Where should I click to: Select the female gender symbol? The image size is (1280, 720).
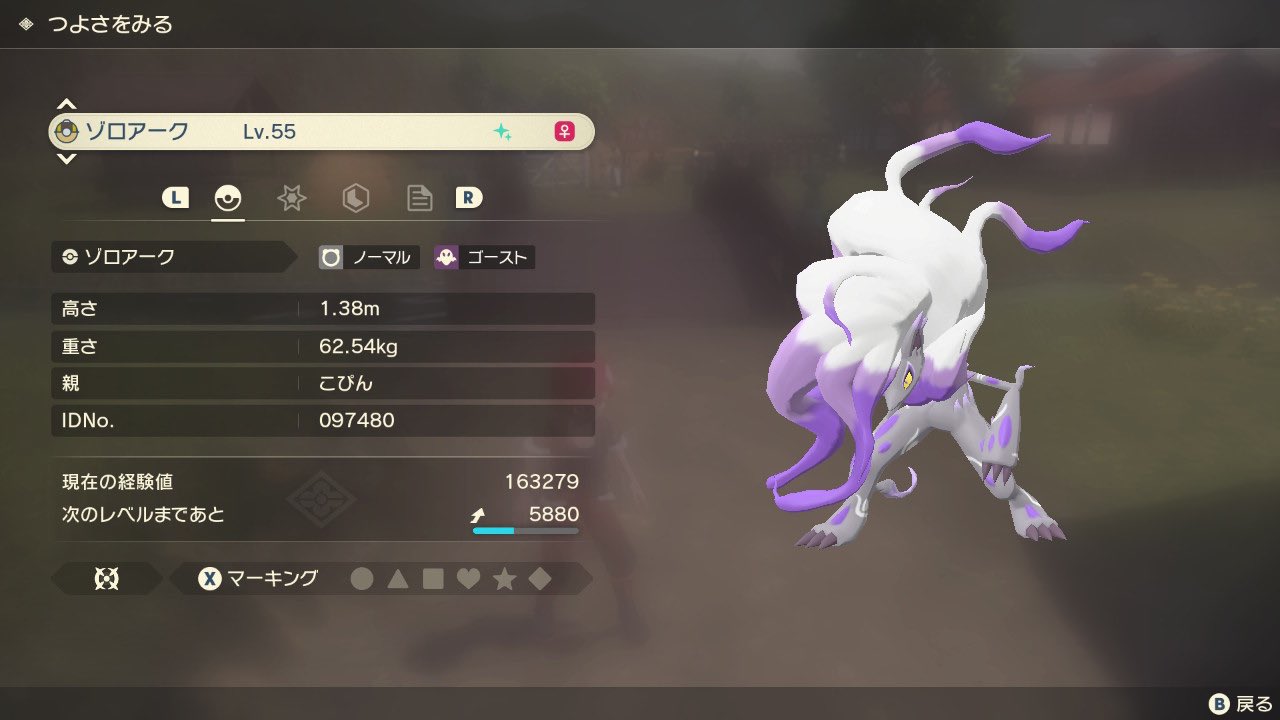(567, 131)
